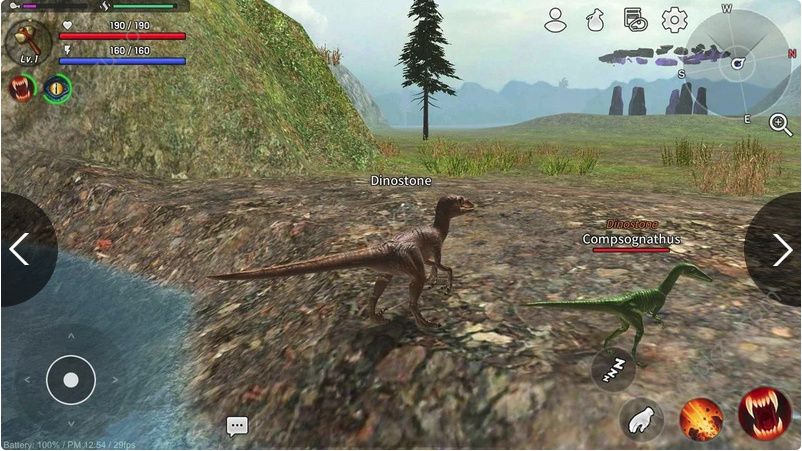
Task: Activate the sleep Zzz action
Action: click(x=613, y=369)
